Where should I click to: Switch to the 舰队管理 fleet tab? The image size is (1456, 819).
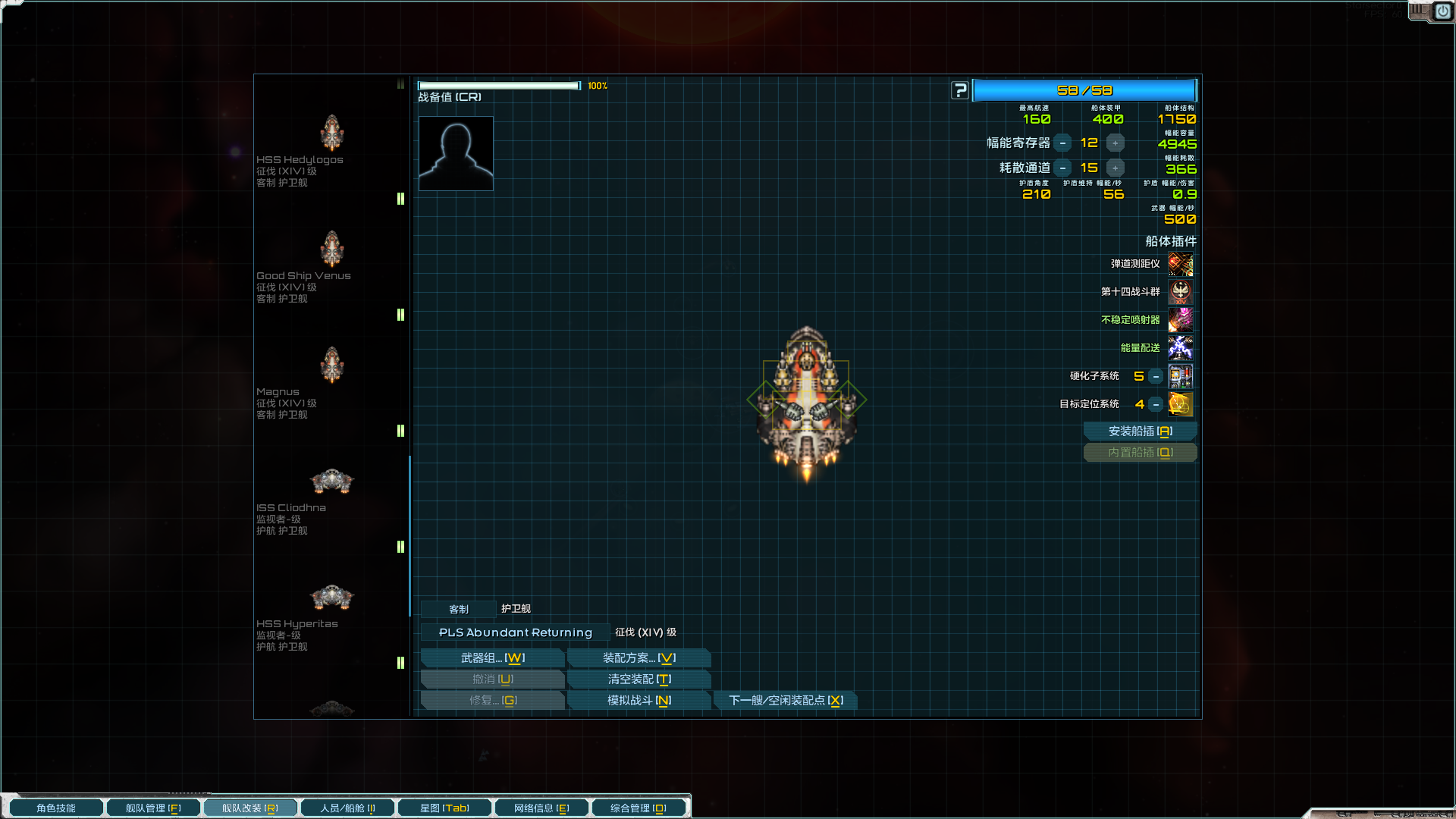[x=153, y=808]
